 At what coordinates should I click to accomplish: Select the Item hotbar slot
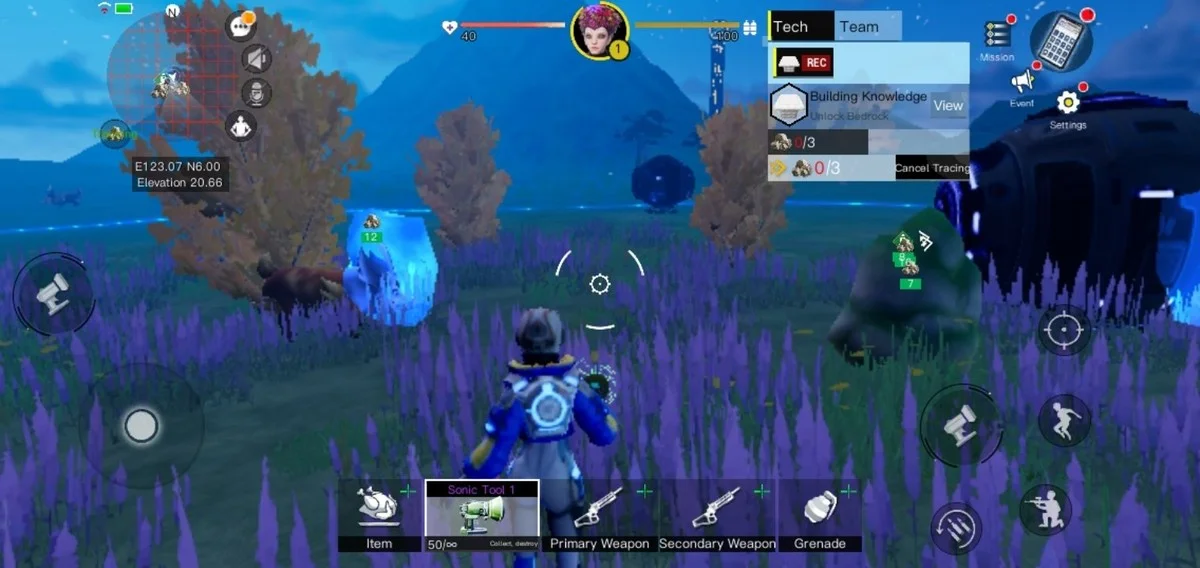(x=379, y=514)
